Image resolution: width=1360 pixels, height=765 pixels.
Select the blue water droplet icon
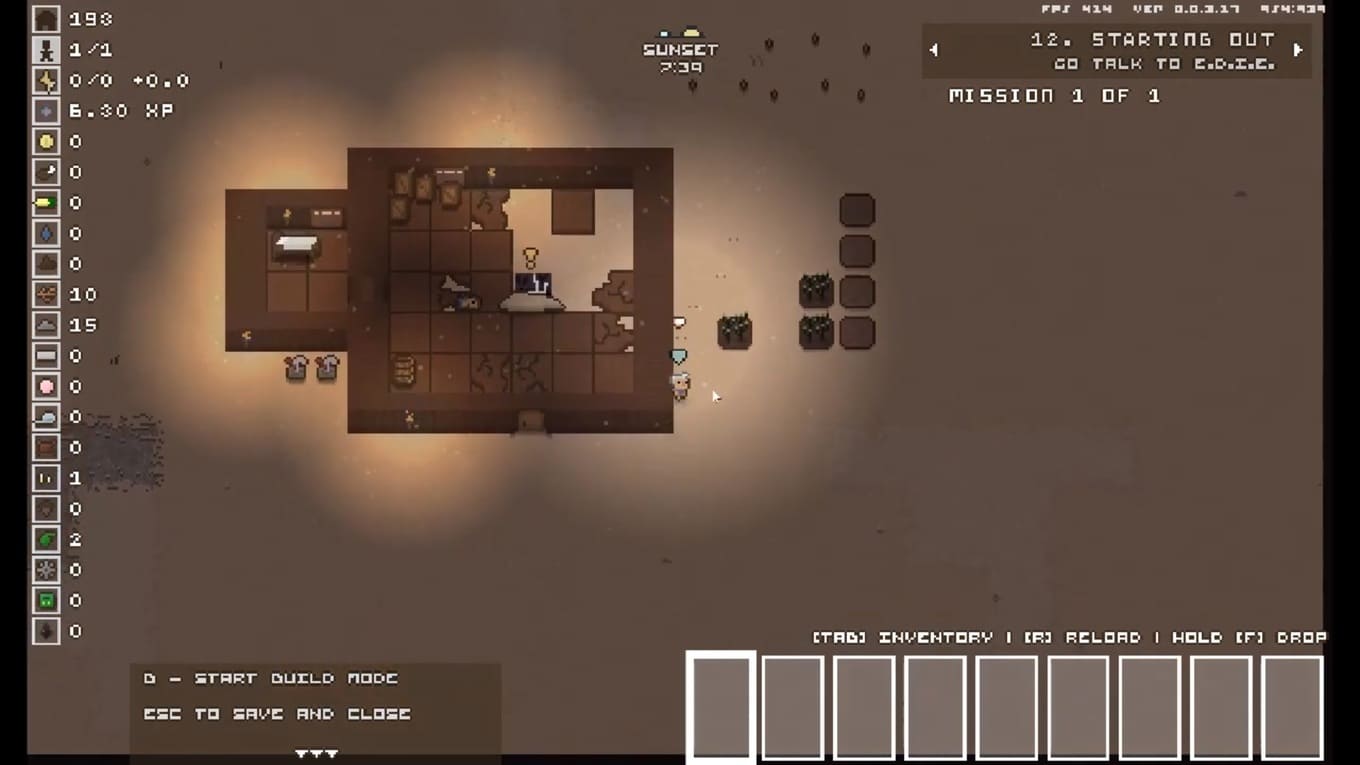(x=46, y=234)
